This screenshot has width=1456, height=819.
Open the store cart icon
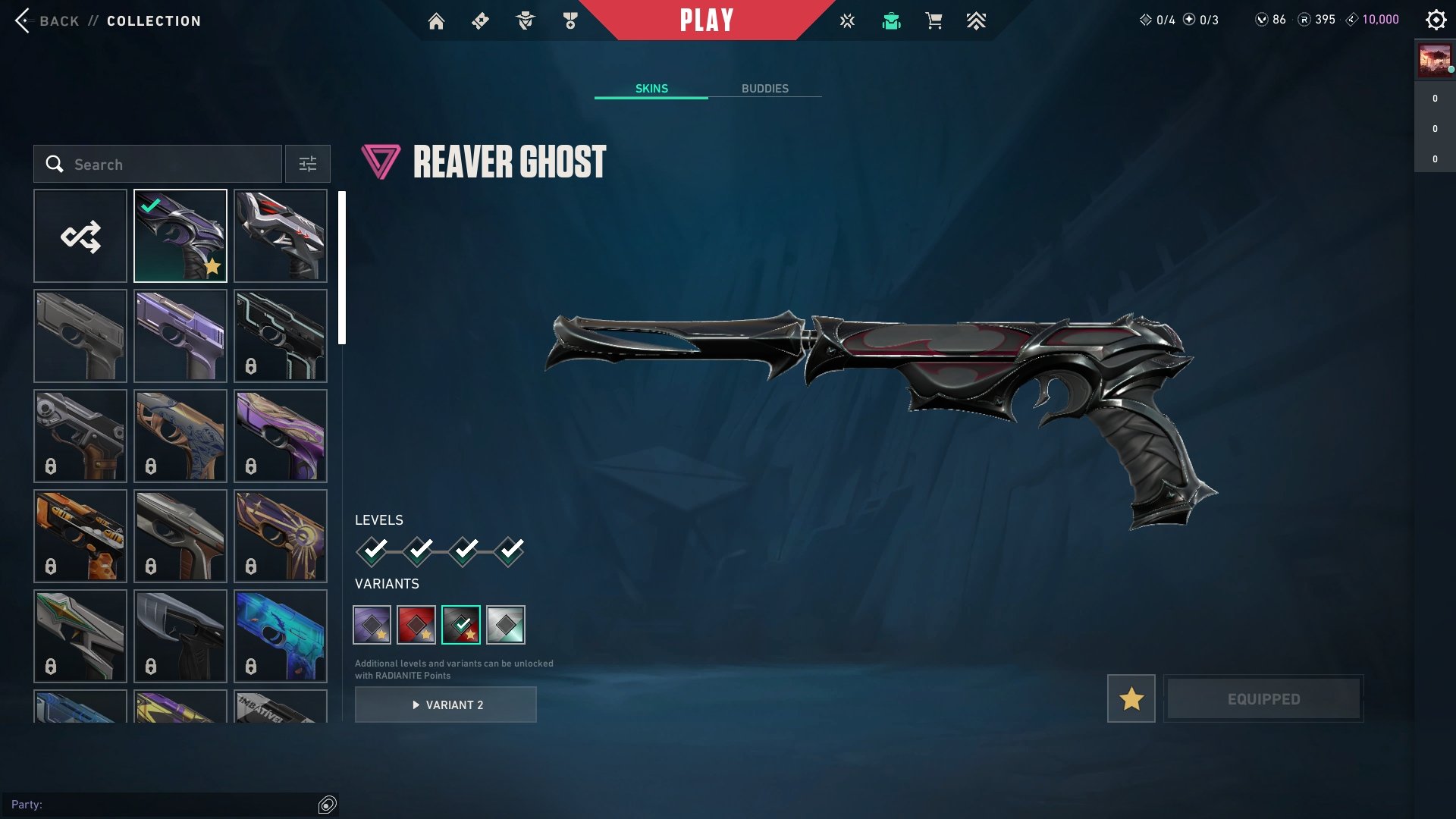click(x=934, y=21)
